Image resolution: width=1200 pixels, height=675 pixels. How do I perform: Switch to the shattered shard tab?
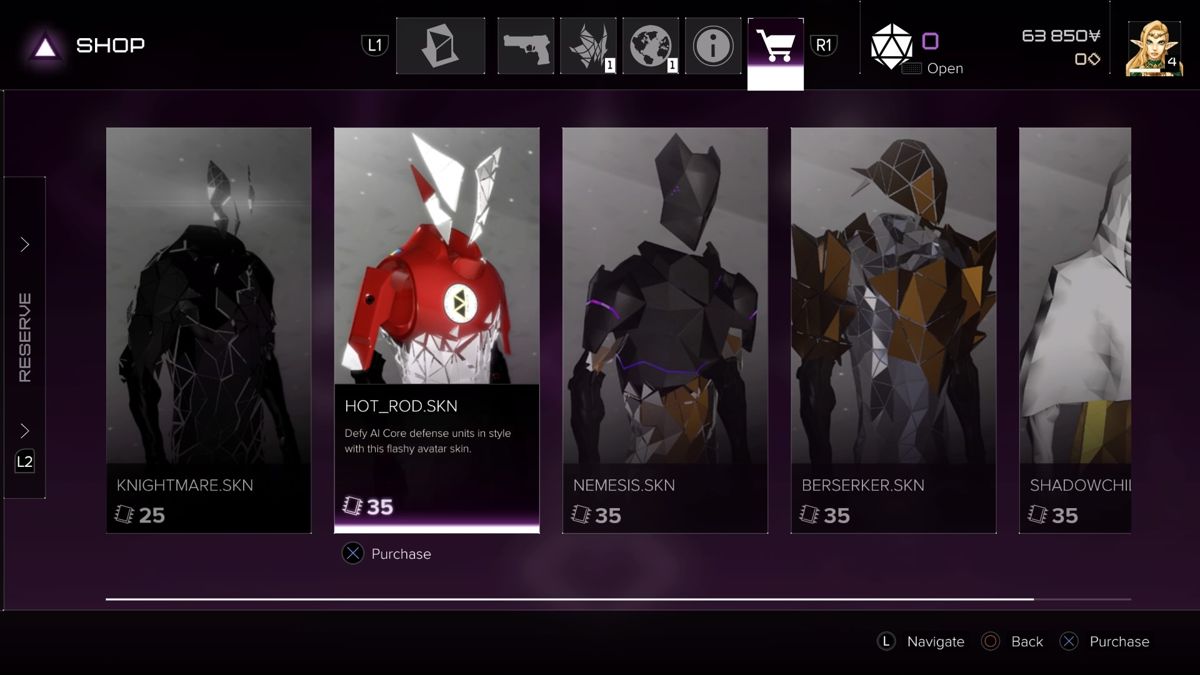(588, 46)
